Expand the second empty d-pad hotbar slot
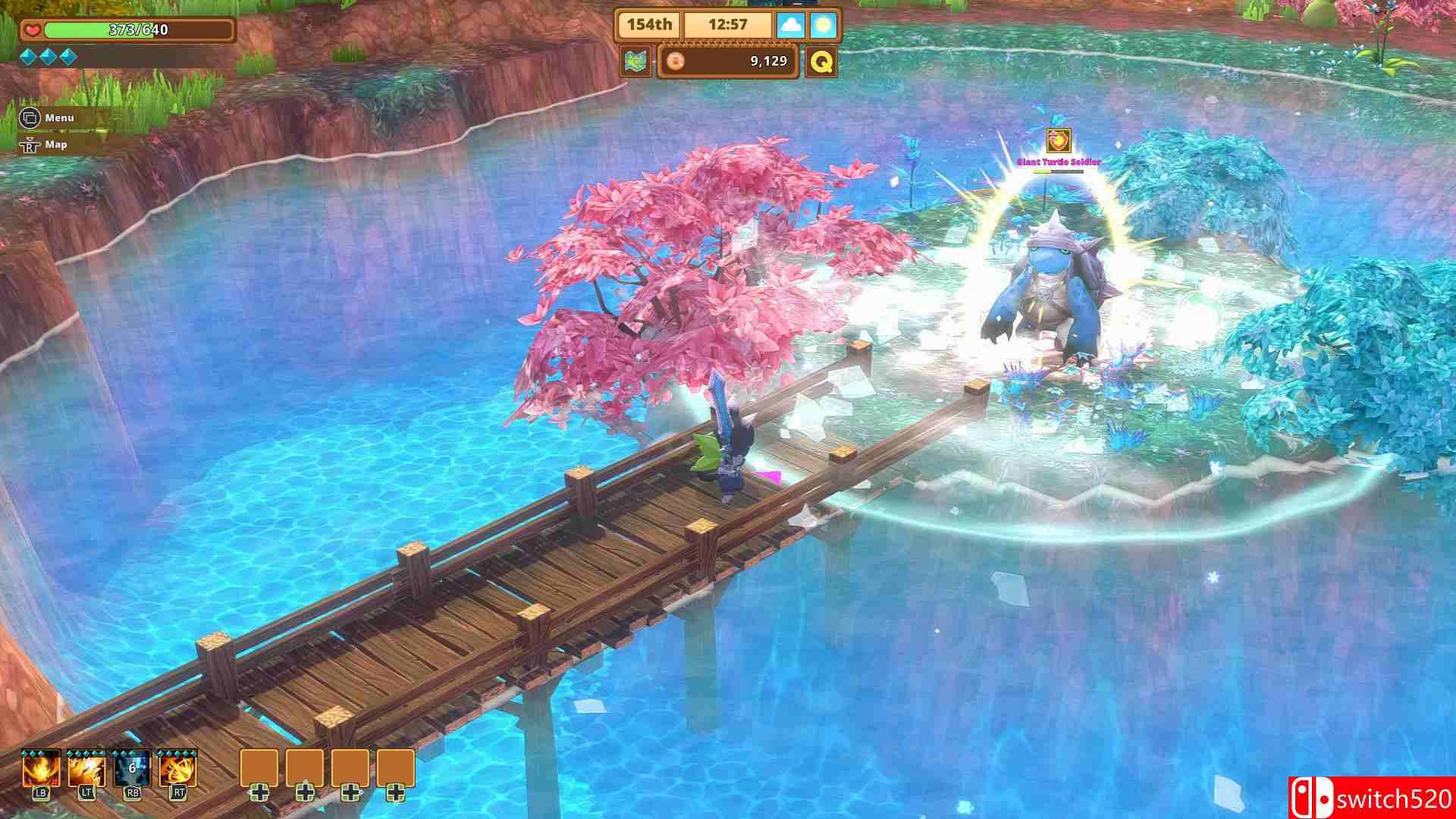This screenshot has height=819, width=1456. click(x=305, y=768)
